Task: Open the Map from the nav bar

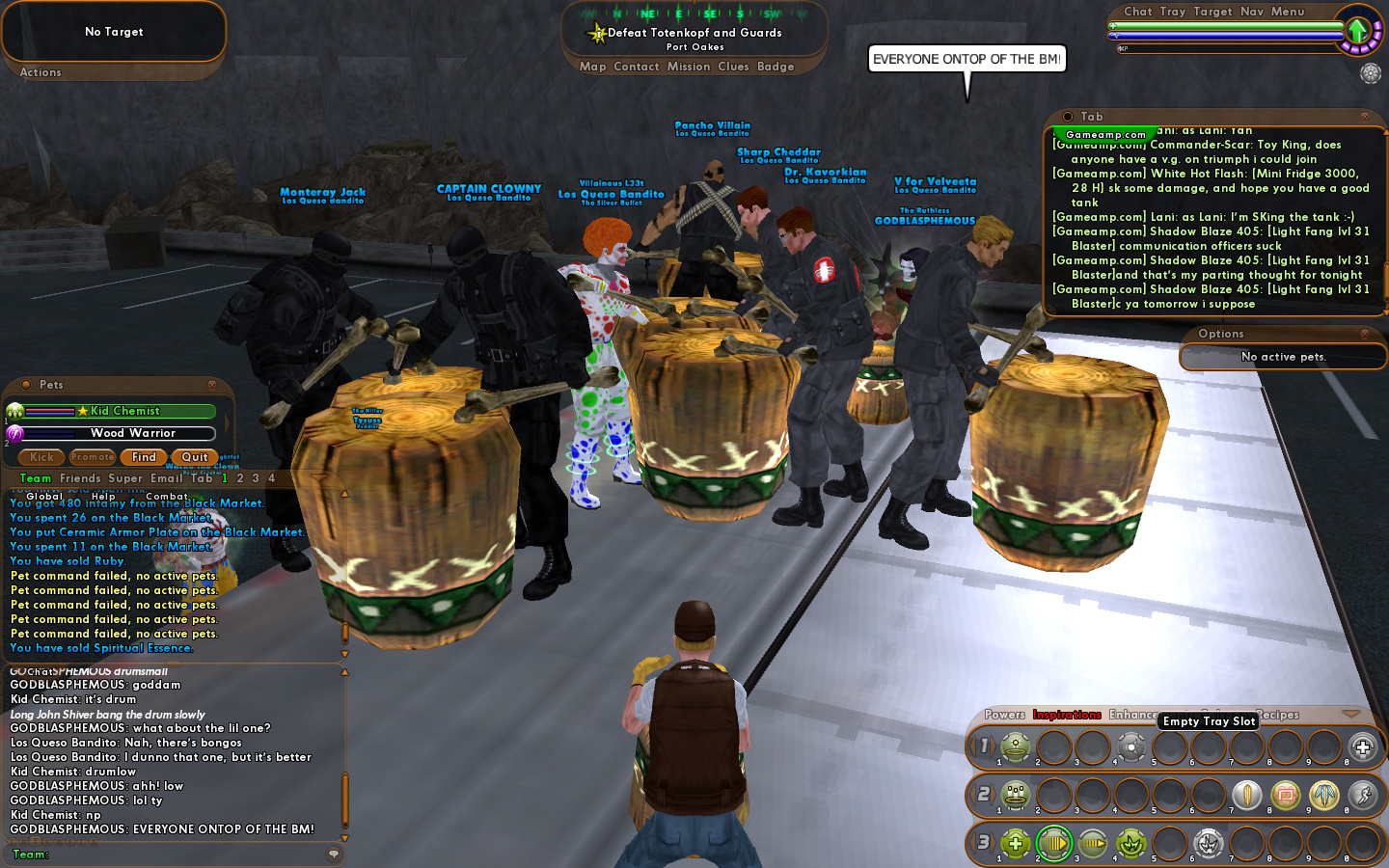Action: click(592, 67)
